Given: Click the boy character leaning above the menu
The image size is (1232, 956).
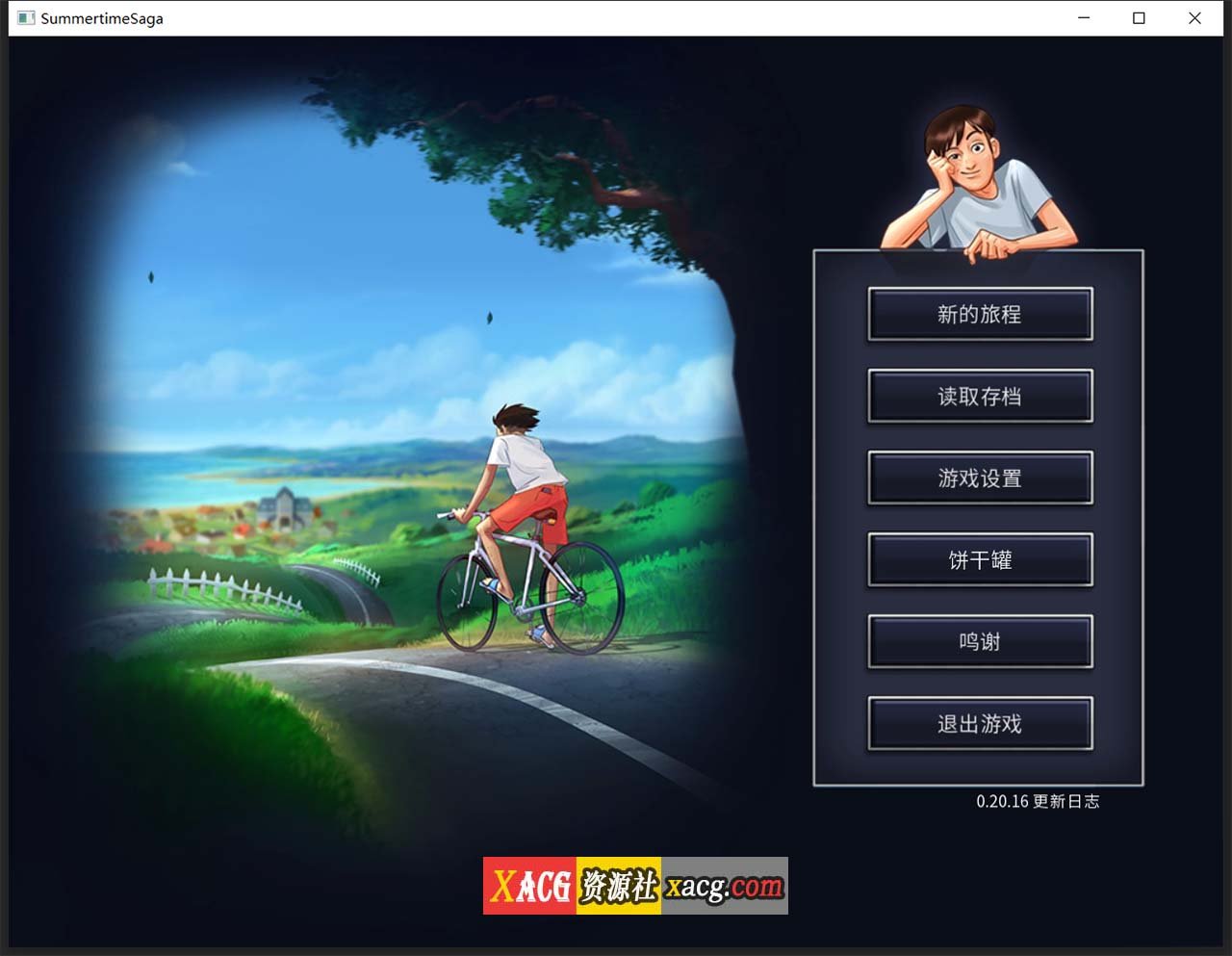Looking at the screenshot, I should pyautogui.click(x=982, y=173).
